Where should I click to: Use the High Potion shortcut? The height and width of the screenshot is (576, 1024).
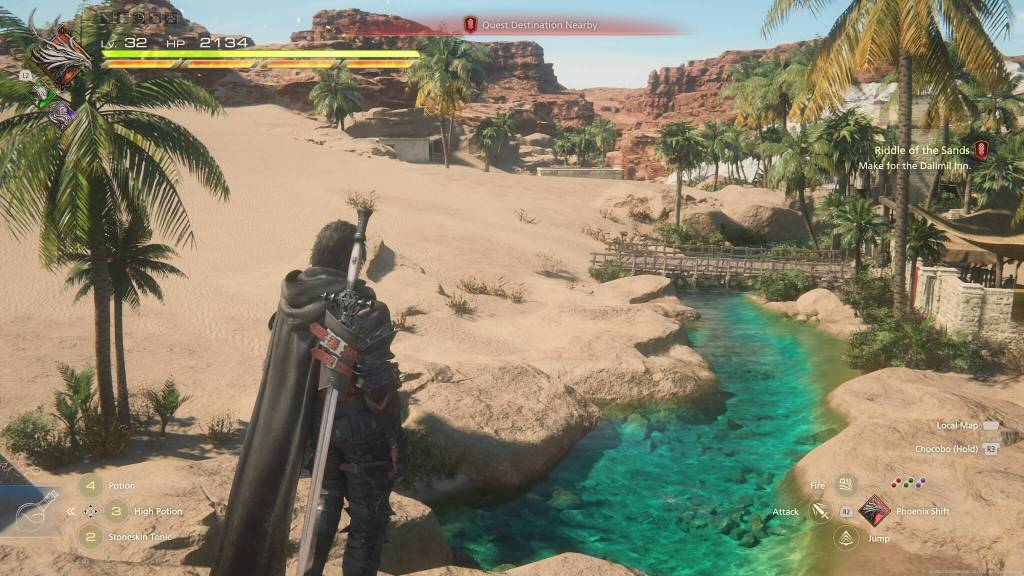[116, 511]
